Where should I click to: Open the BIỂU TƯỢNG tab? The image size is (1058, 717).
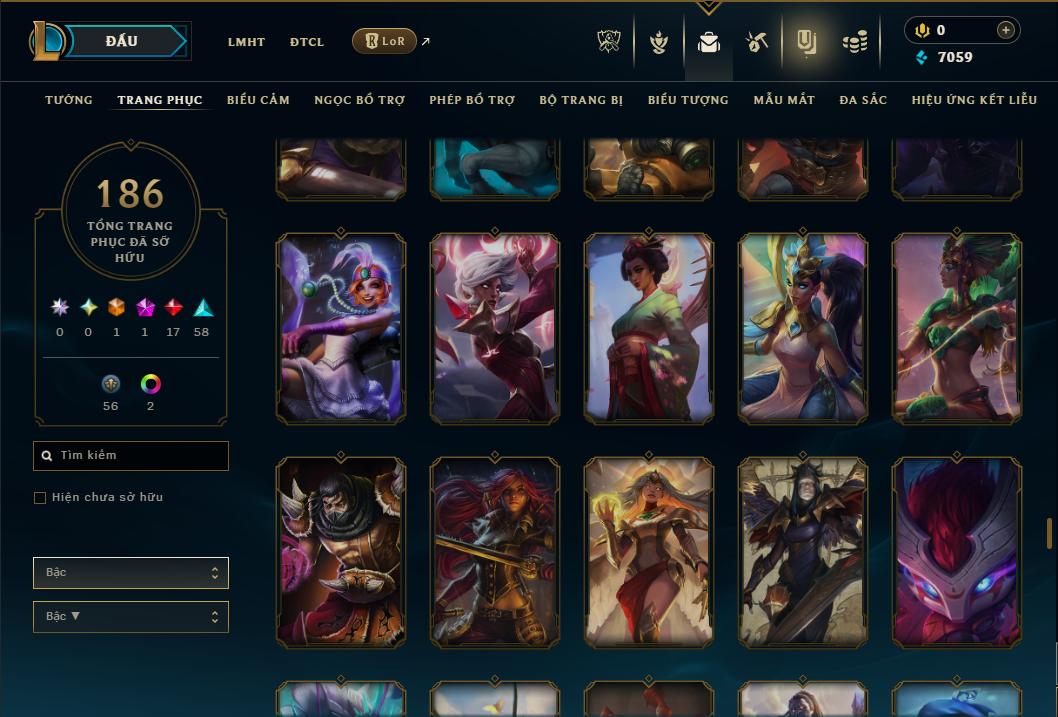(x=688, y=100)
